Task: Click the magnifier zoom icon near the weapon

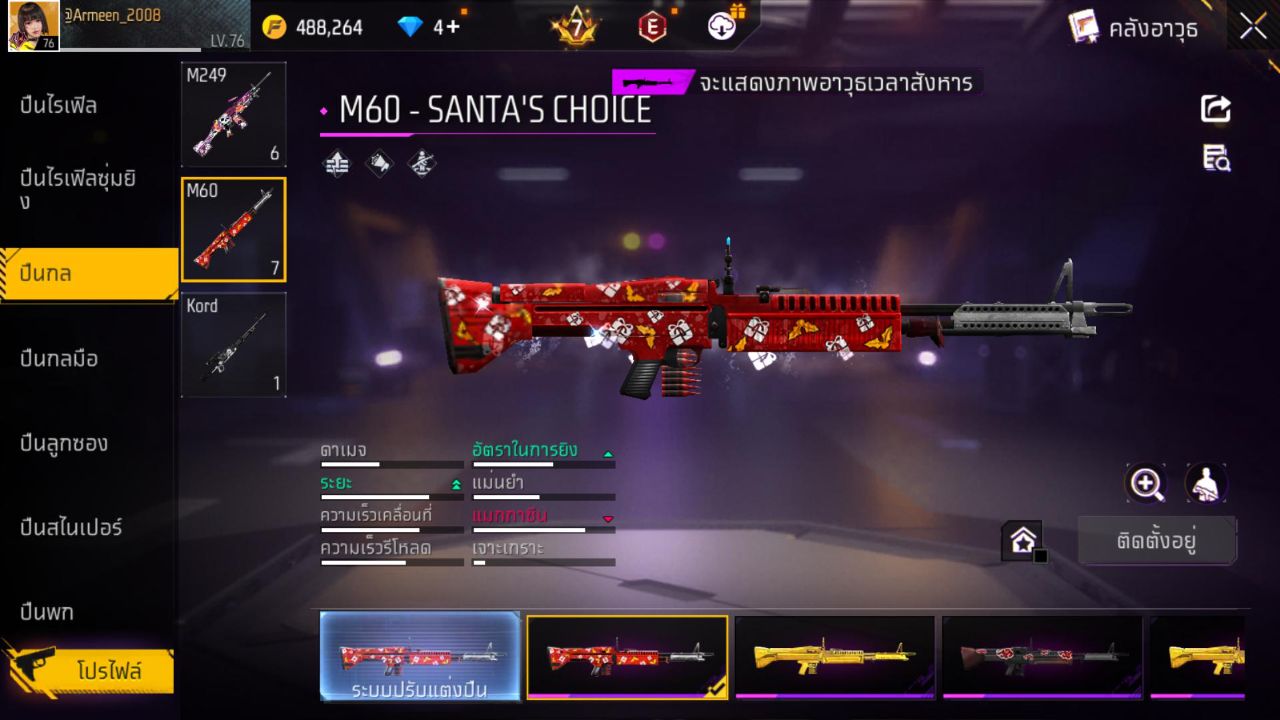Action: pyautogui.click(x=1146, y=484)
